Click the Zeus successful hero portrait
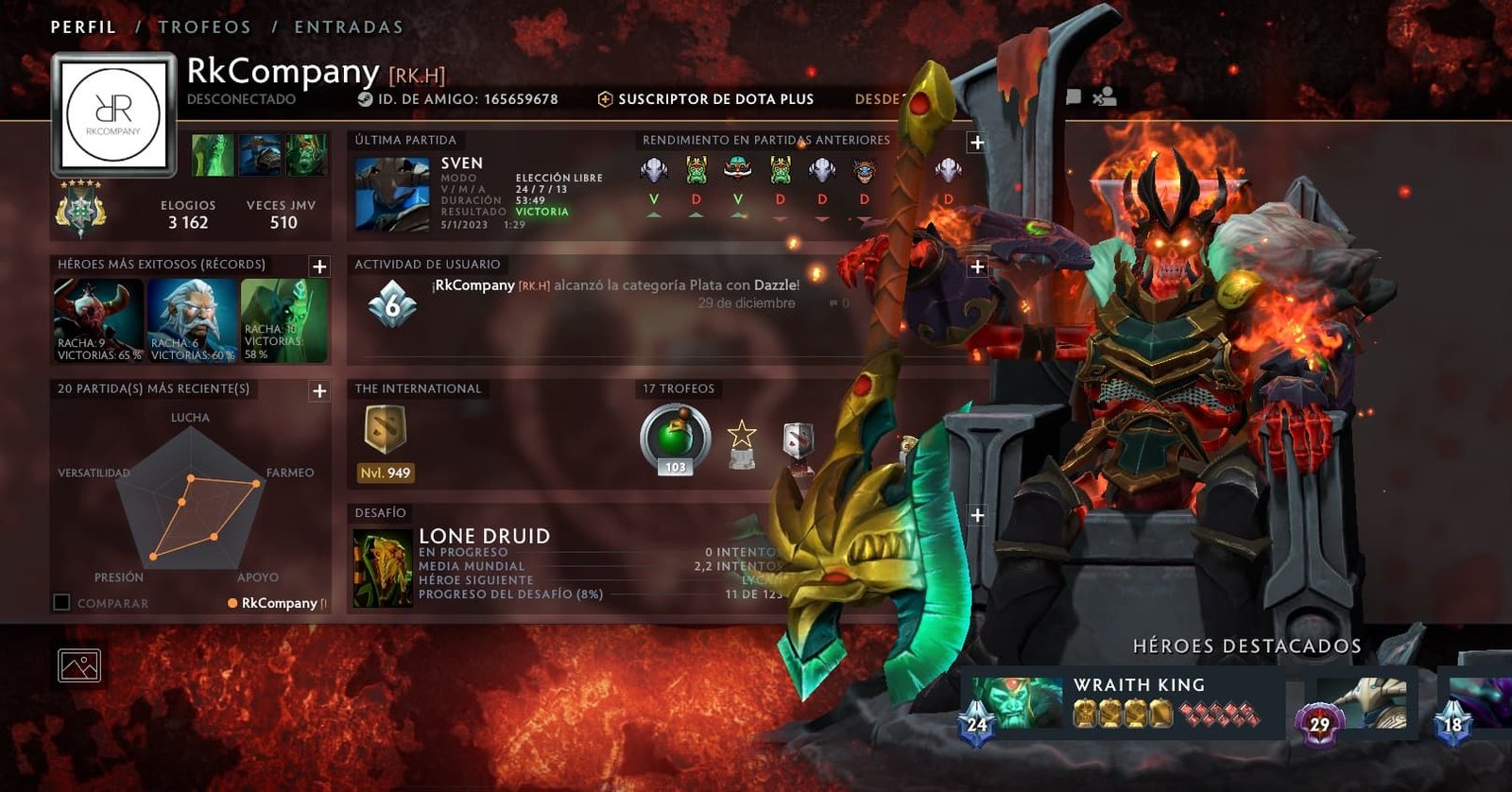The width and height of the screenshot is (1512, 792). tap(192, 319)
